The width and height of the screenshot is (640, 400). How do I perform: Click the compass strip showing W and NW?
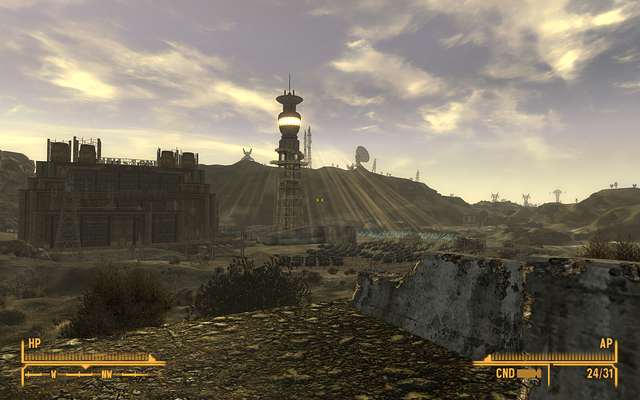[90, 375]
